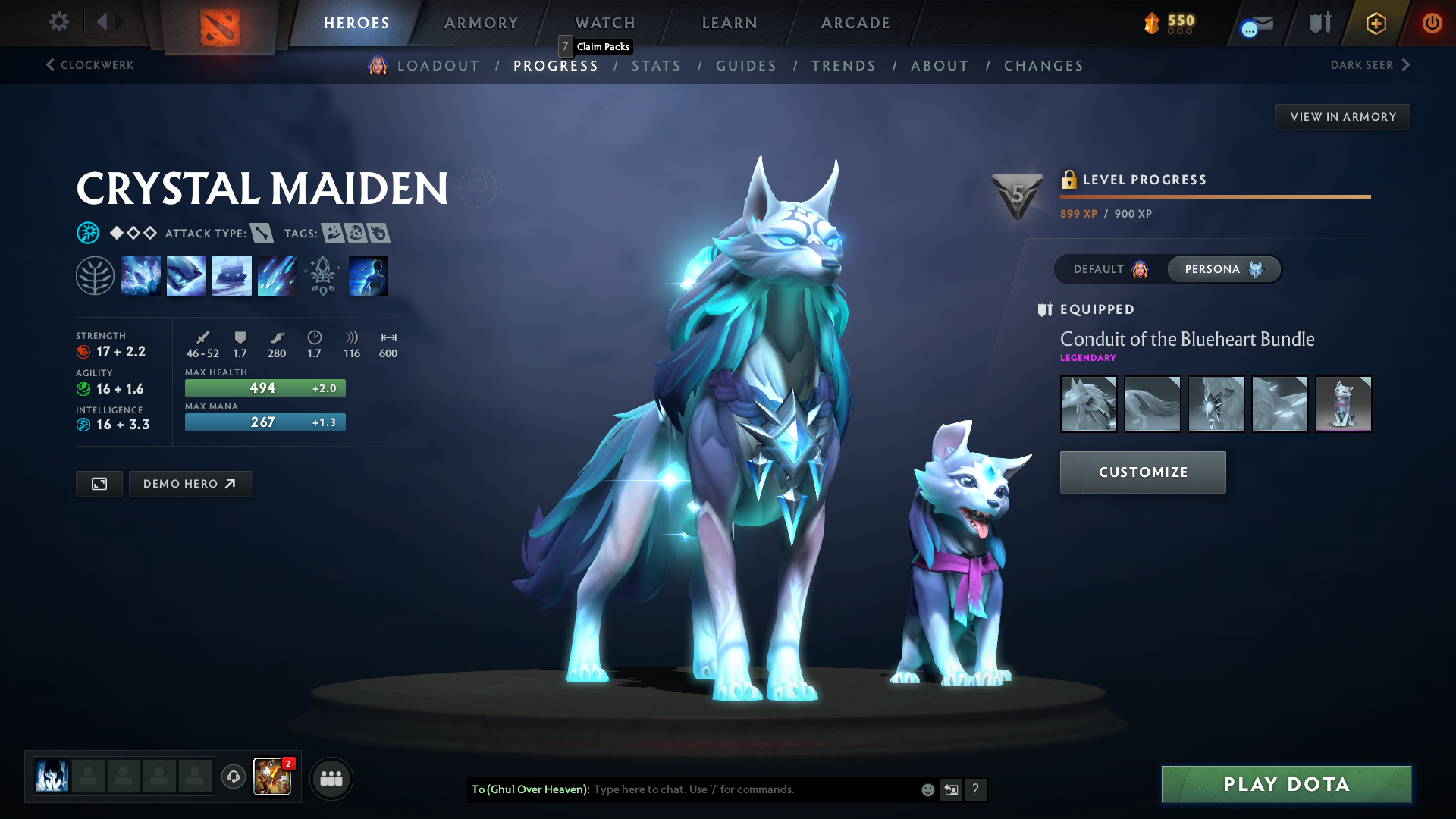
Task: Click the power button to exit Dota
Action: [x=1432, y=24]
